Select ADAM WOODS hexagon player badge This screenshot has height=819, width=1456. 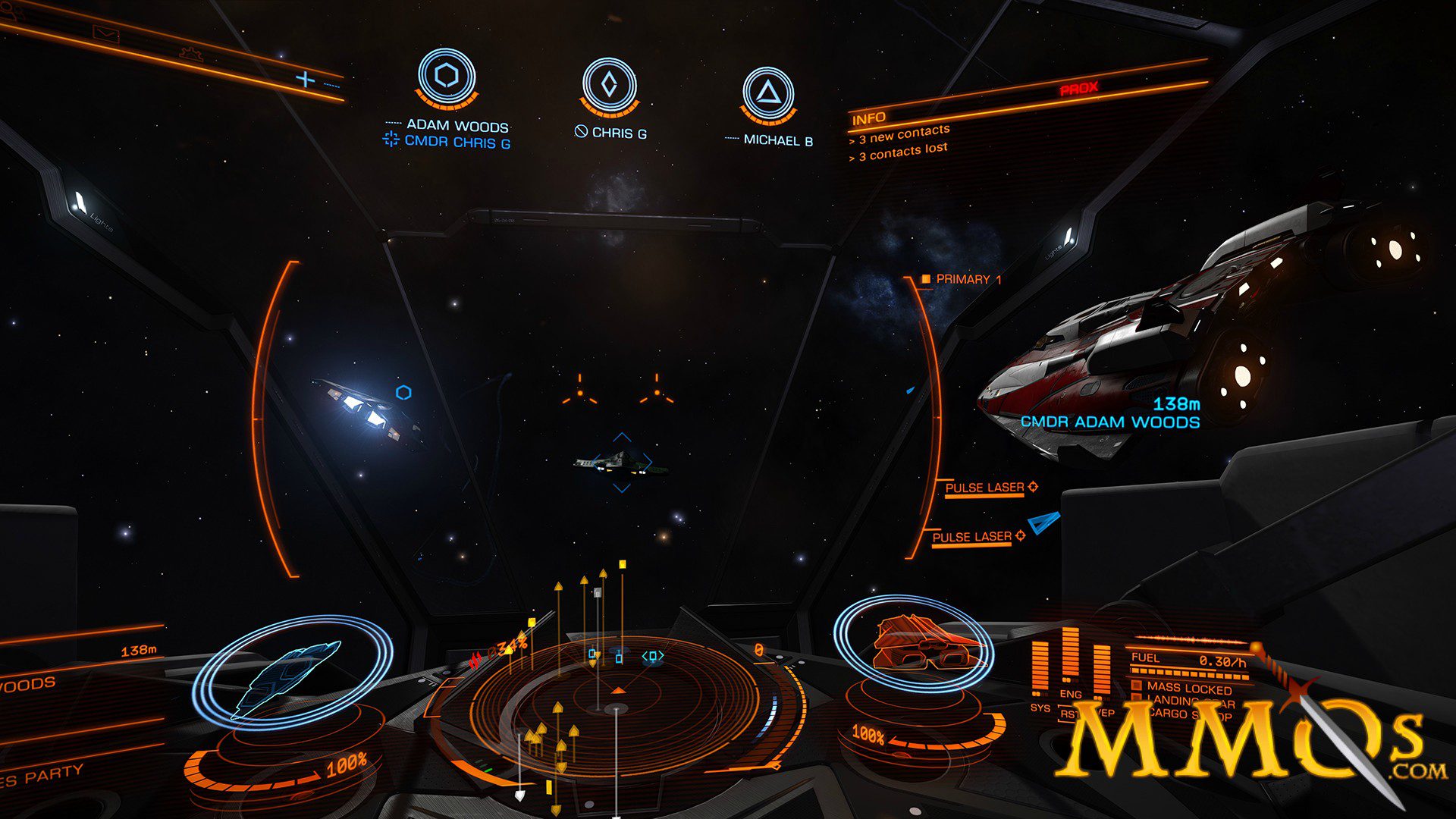click(x=446, y=76)
